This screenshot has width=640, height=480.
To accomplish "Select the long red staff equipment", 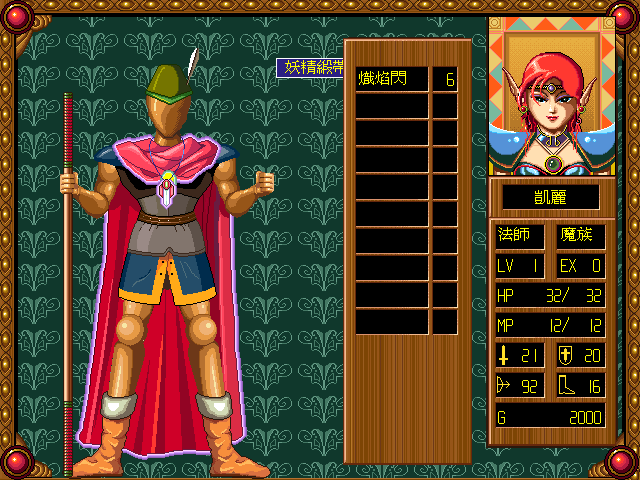I will [68, 280].
